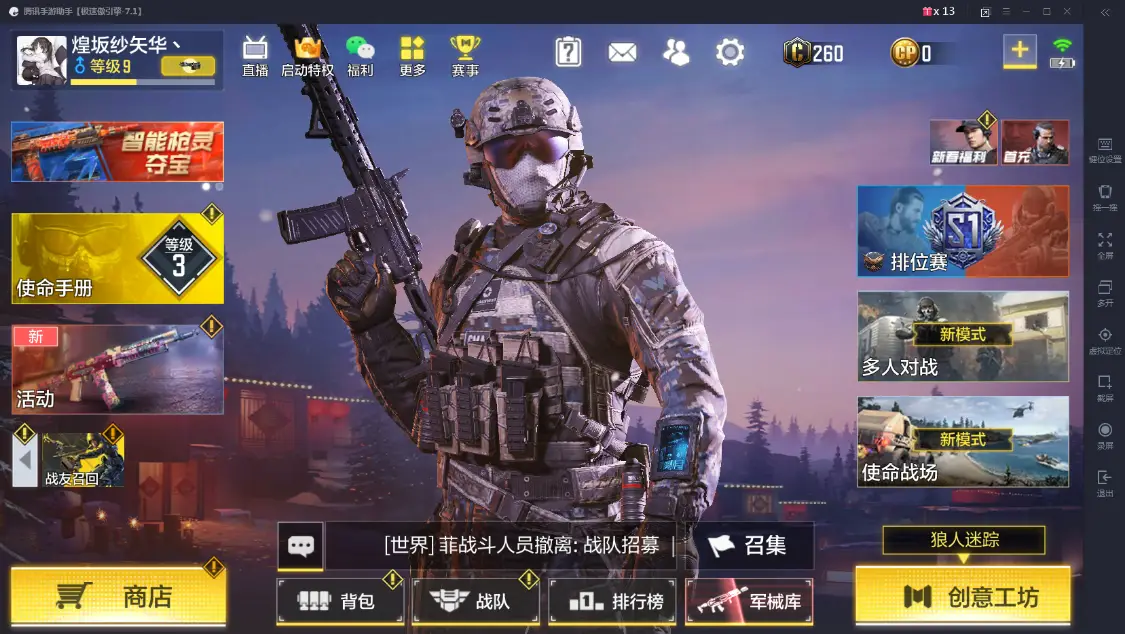Choose the 多人对战 multiplayer mode tile
The height and width of the screenshot is (634, 1125).
pyautogui.click(x=962, y=336)
